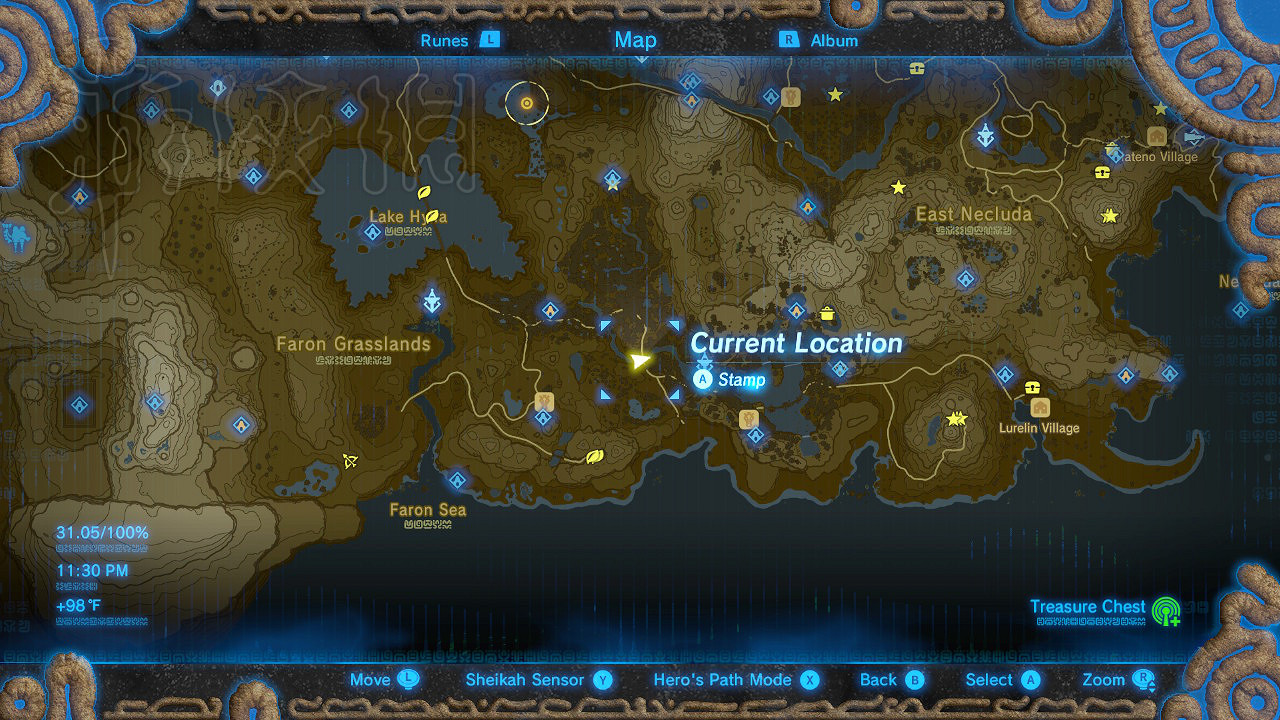
Task: Click the circled waypoint marker at the map top
Action: point(527,103)
